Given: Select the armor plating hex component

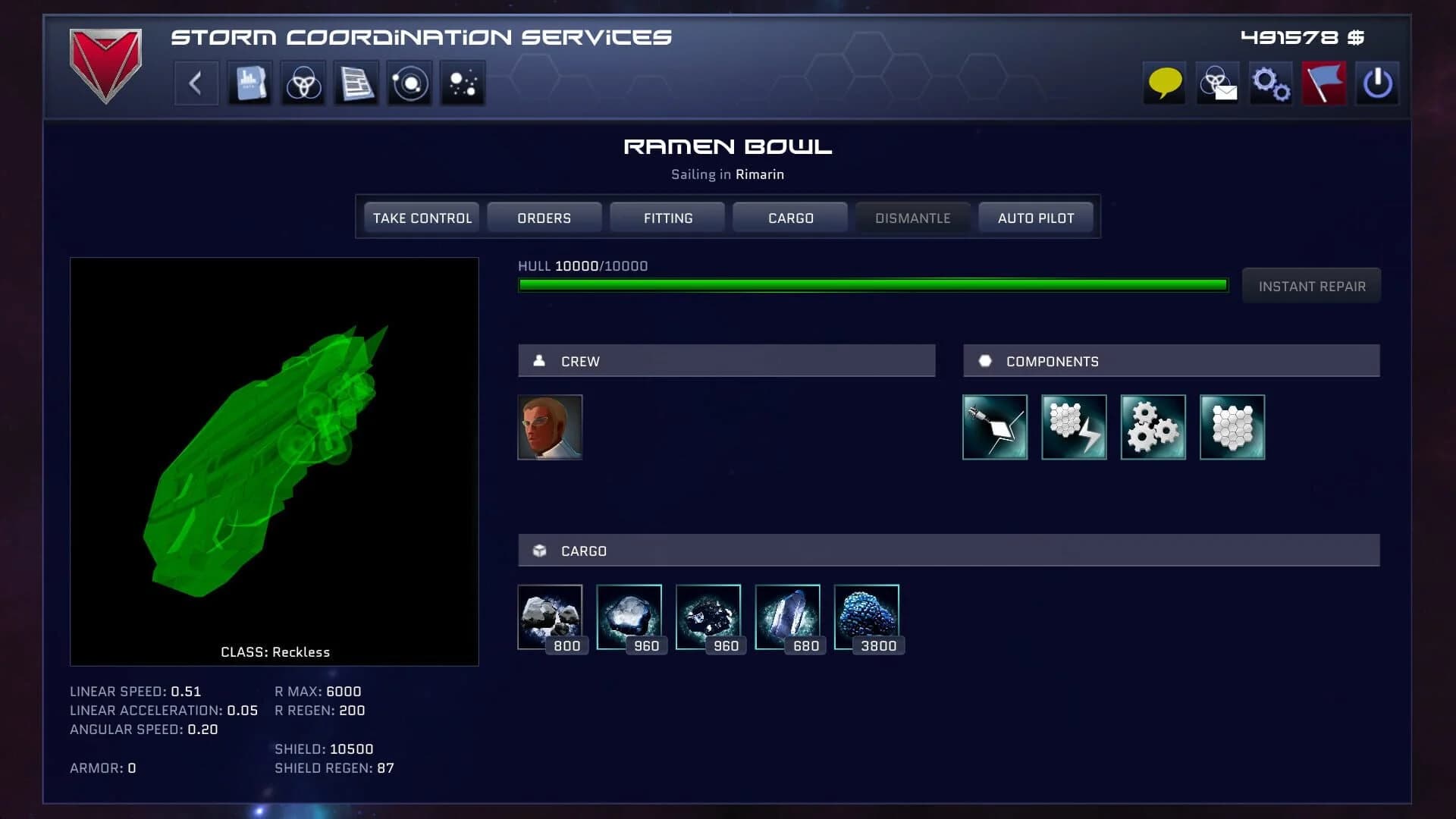Looking at the screenshot, I should (1232, 428).
